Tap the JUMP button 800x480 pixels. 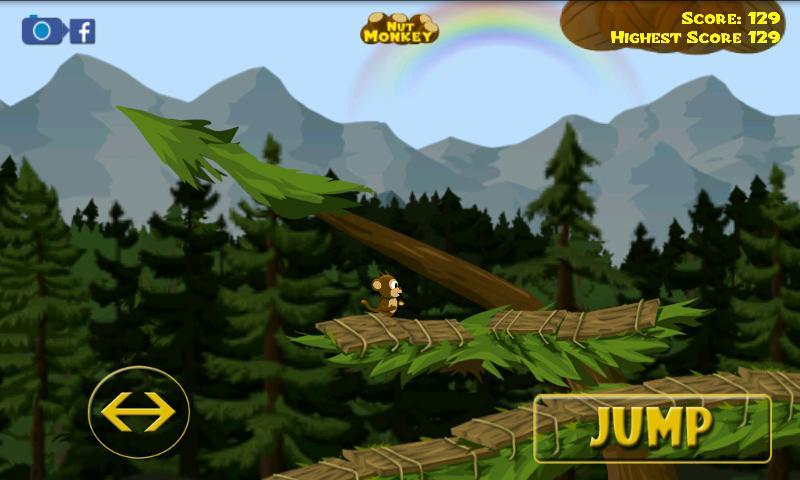tap(652, 428)
